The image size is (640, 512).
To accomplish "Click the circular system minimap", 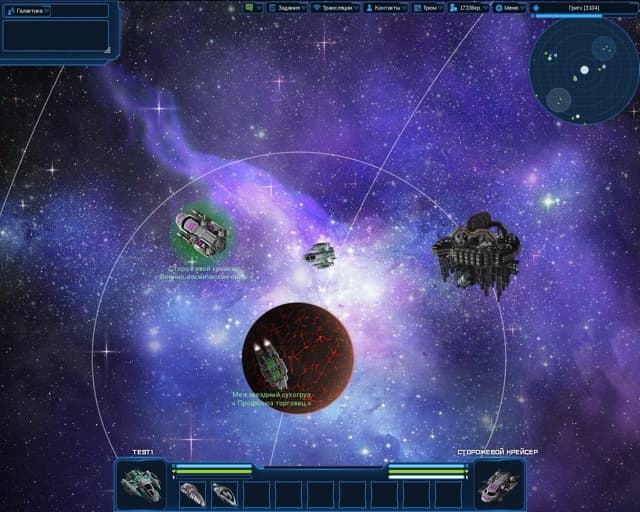I will pos(584,71).
